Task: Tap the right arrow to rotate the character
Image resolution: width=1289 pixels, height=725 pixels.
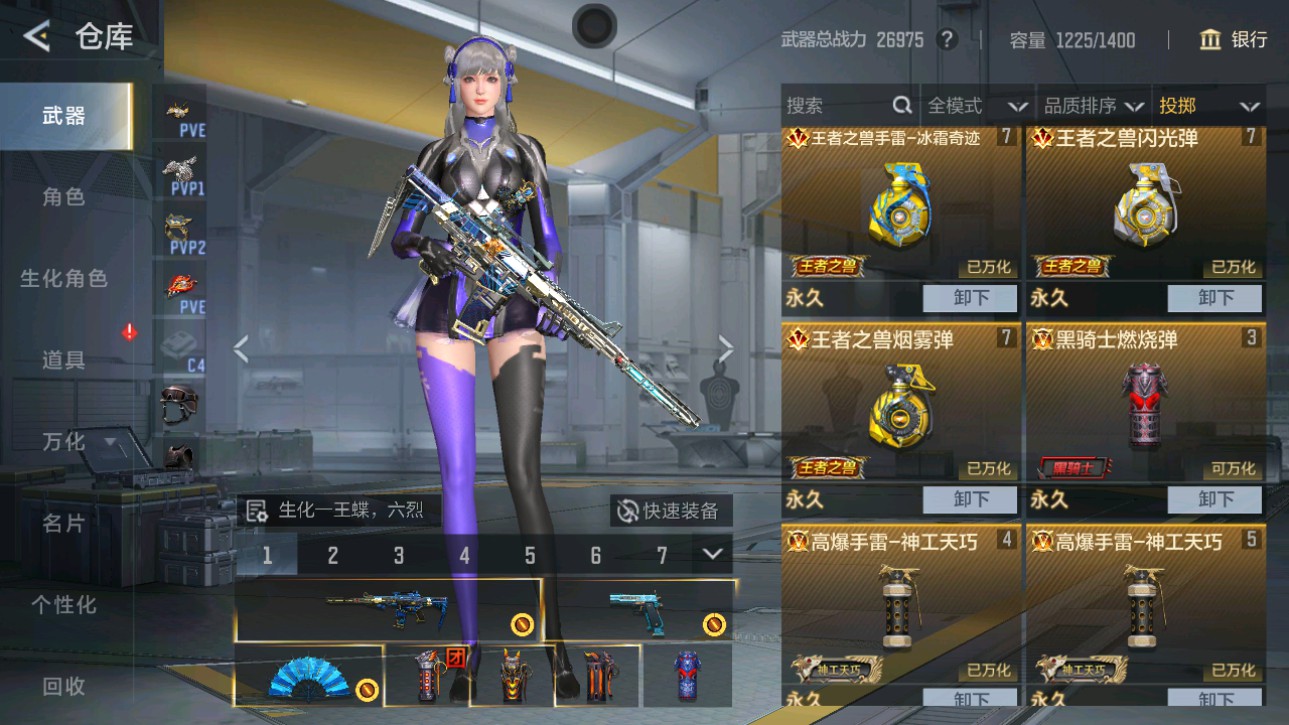Action: point(726,349)
